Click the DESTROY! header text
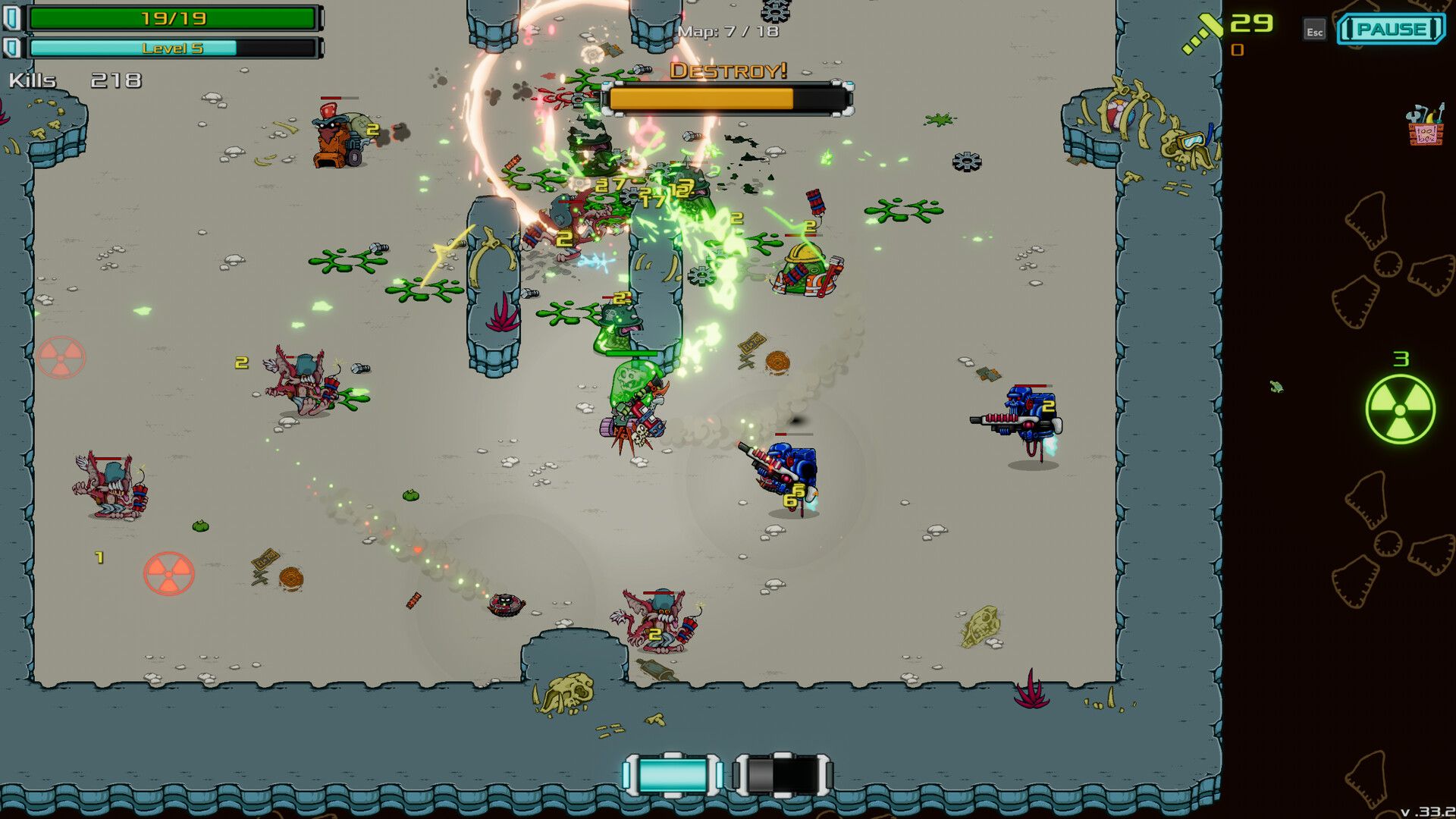 [726, 72]
